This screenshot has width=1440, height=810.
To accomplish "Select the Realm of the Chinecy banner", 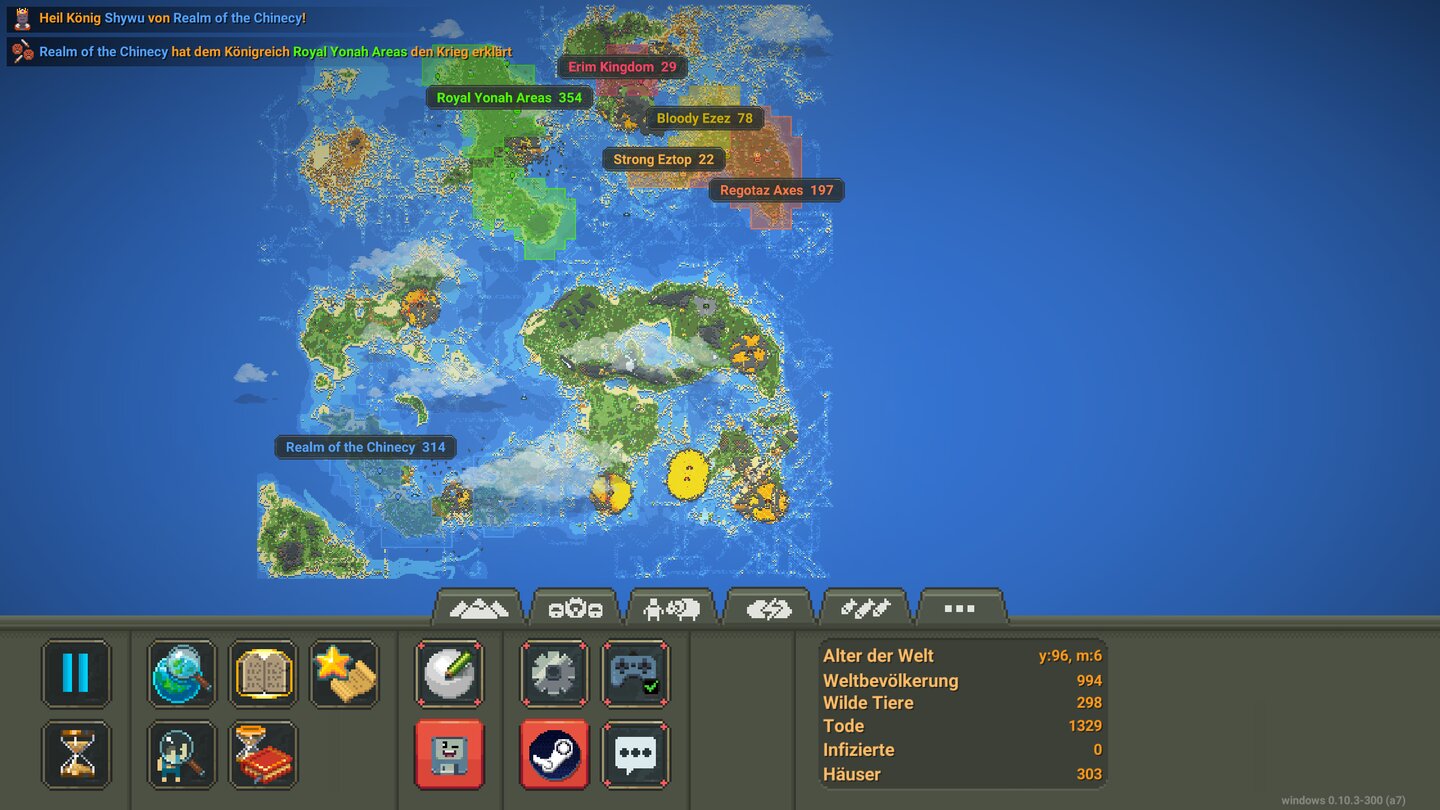I will [366, 447].
